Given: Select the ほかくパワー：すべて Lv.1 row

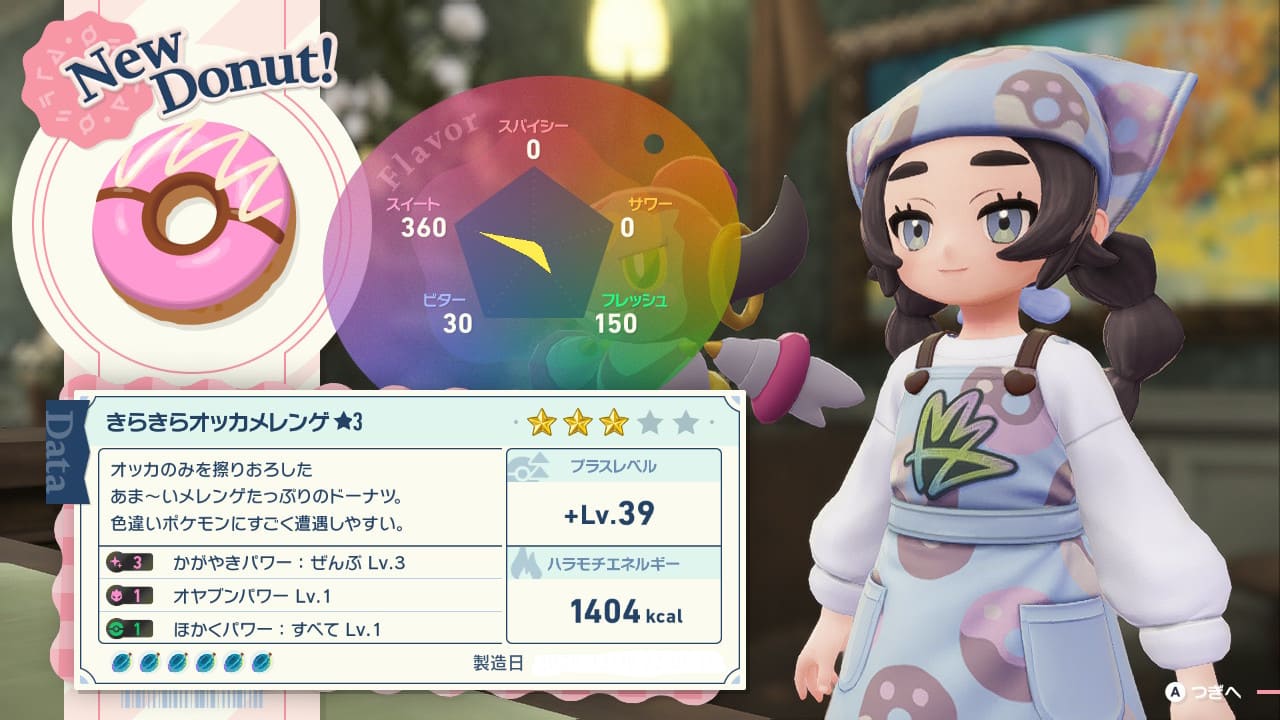Looking at the screenshot, I should (x=300, y=629).
